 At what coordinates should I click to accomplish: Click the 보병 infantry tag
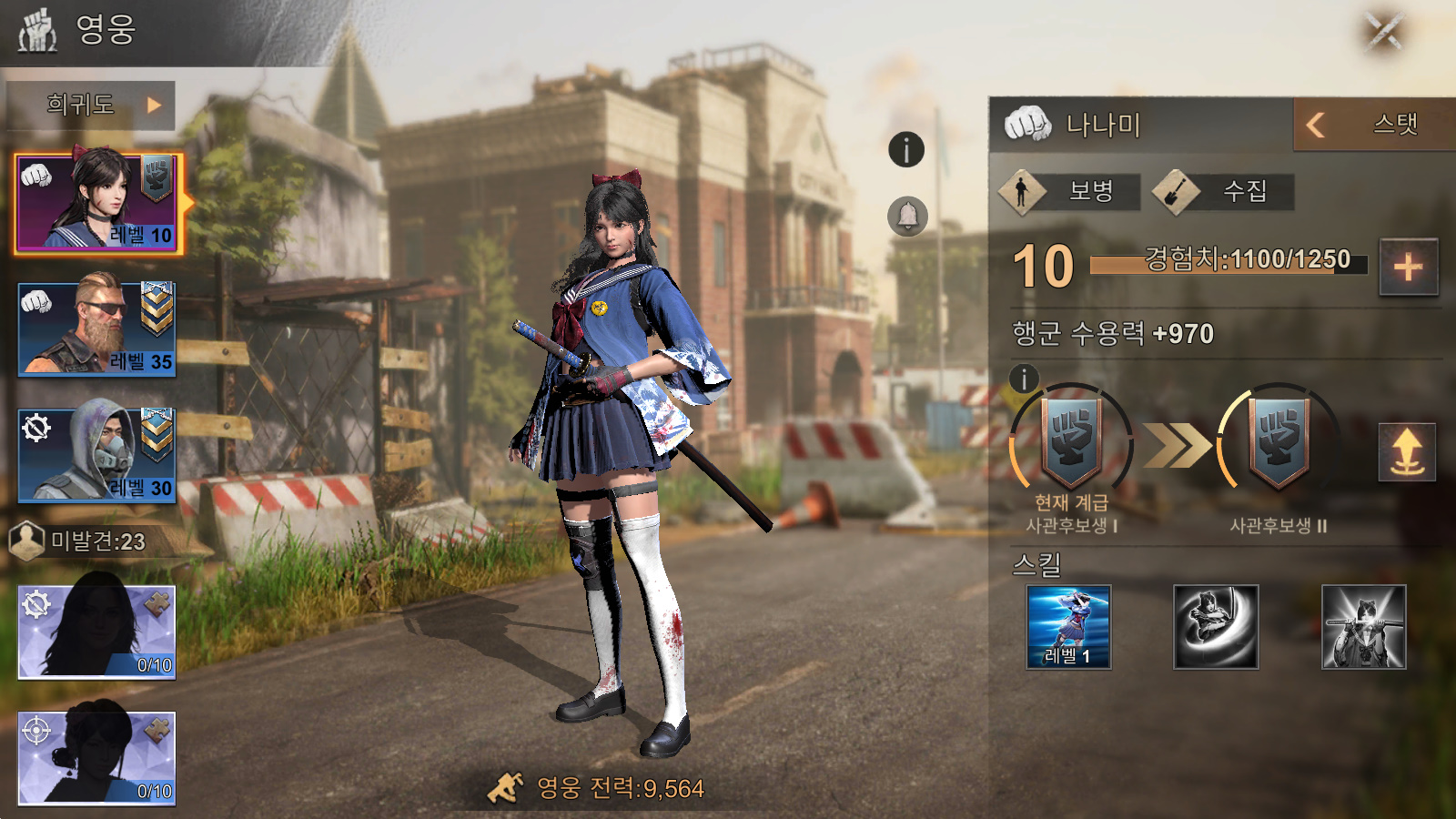1070,191
